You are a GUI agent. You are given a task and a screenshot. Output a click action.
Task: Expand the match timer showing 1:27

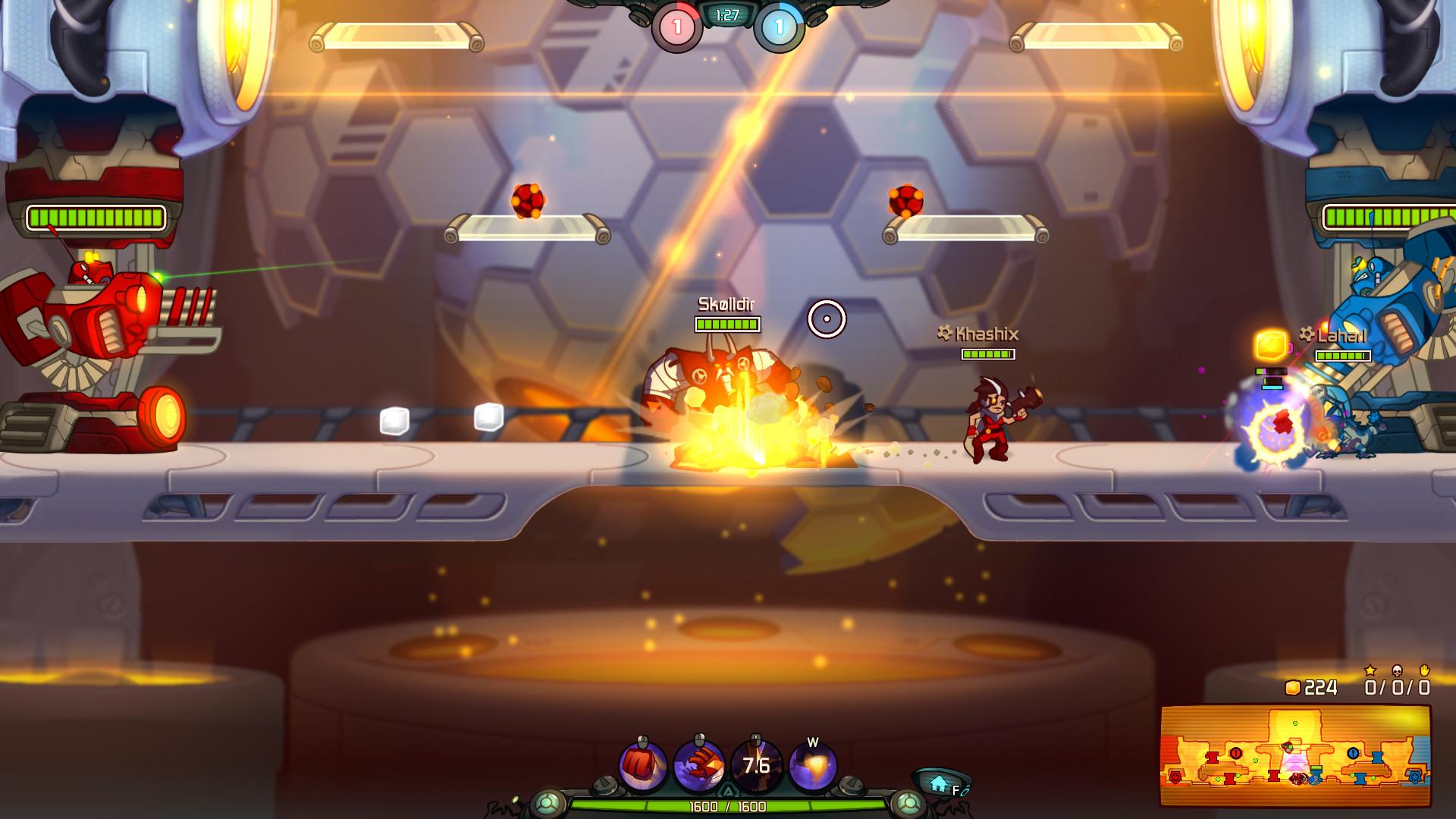click(x=726, y=14)
